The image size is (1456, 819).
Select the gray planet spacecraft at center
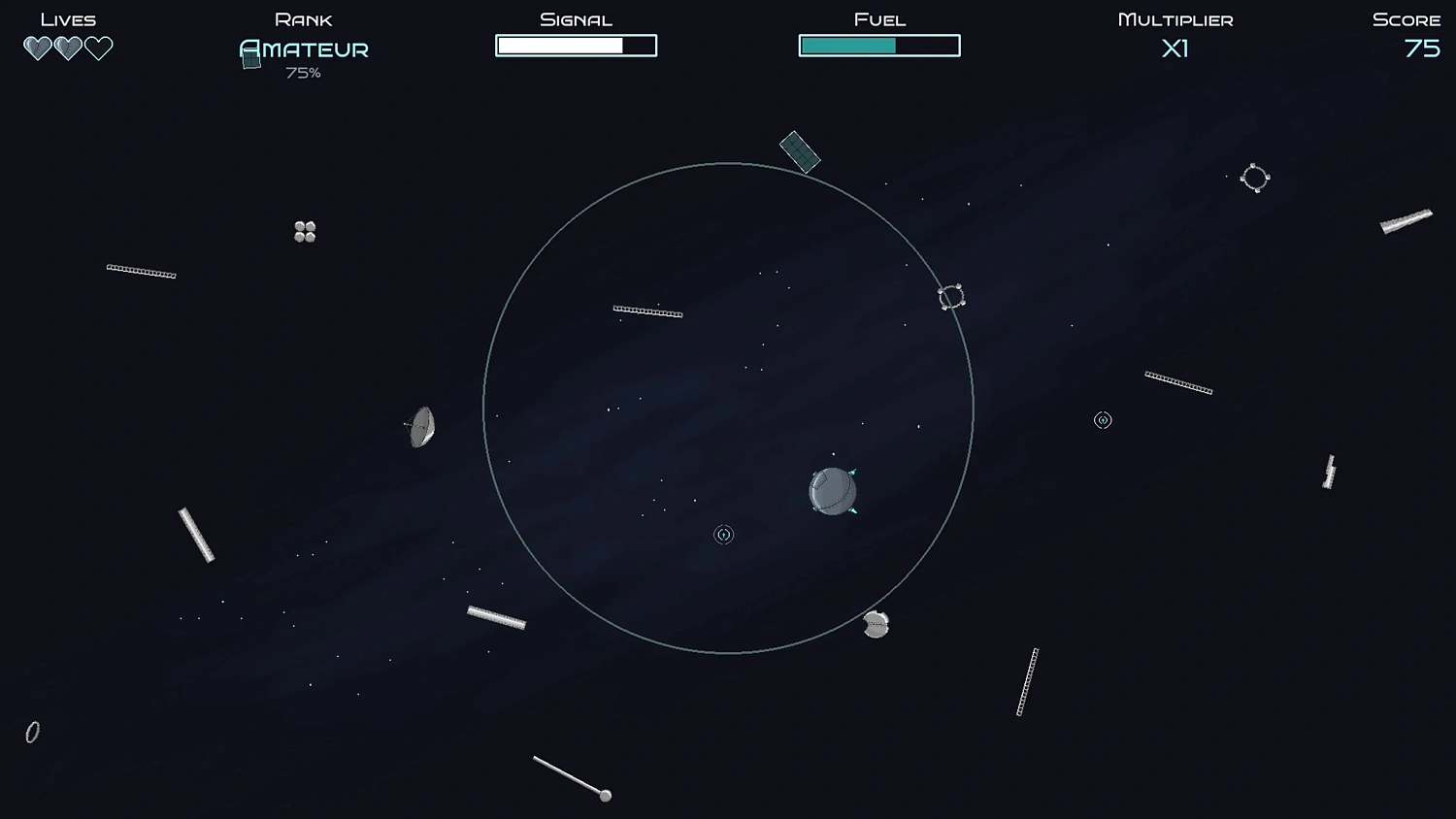832,492
